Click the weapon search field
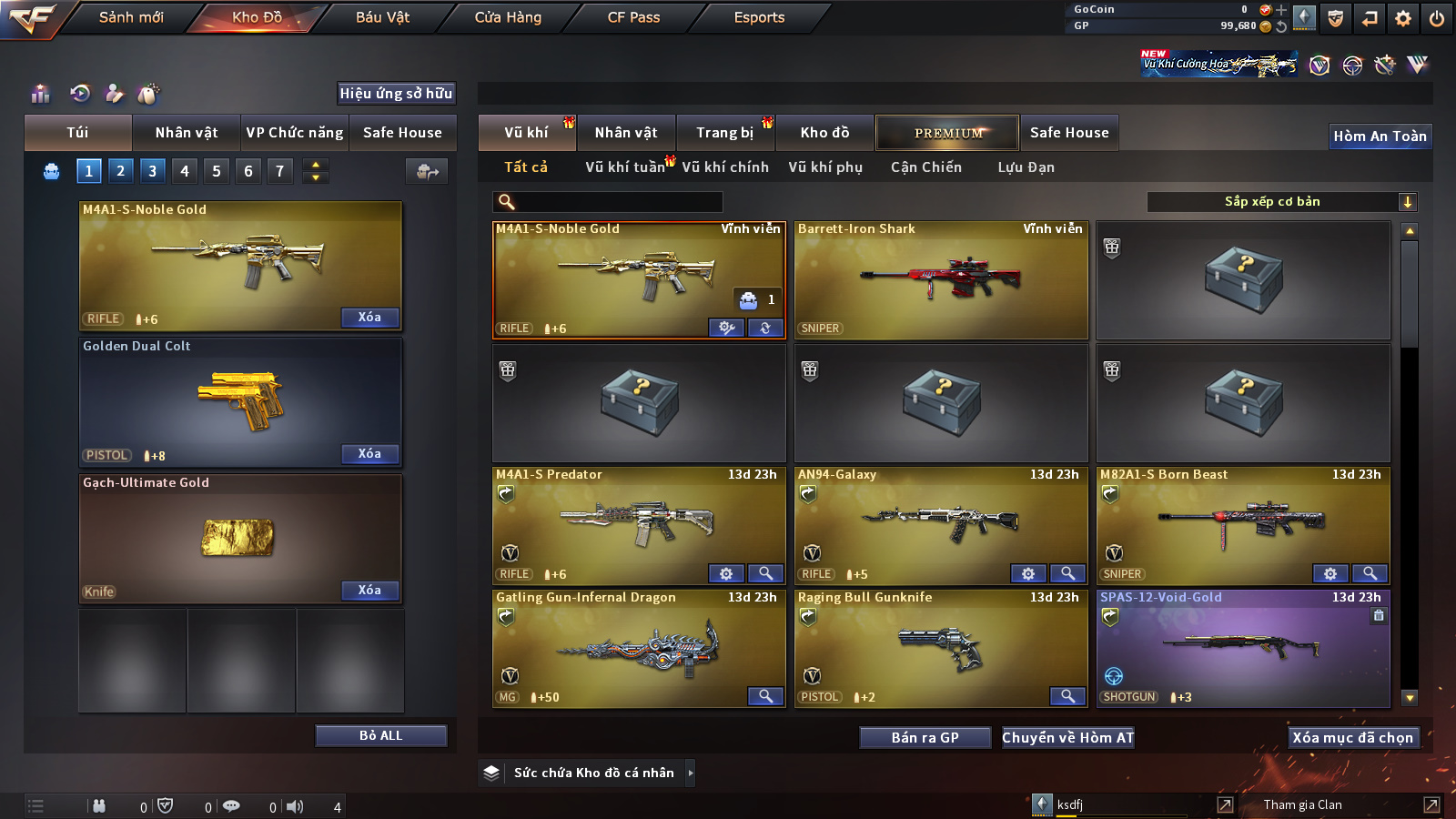This screenshot has width=1456, height=819. (x=608, y=202)
